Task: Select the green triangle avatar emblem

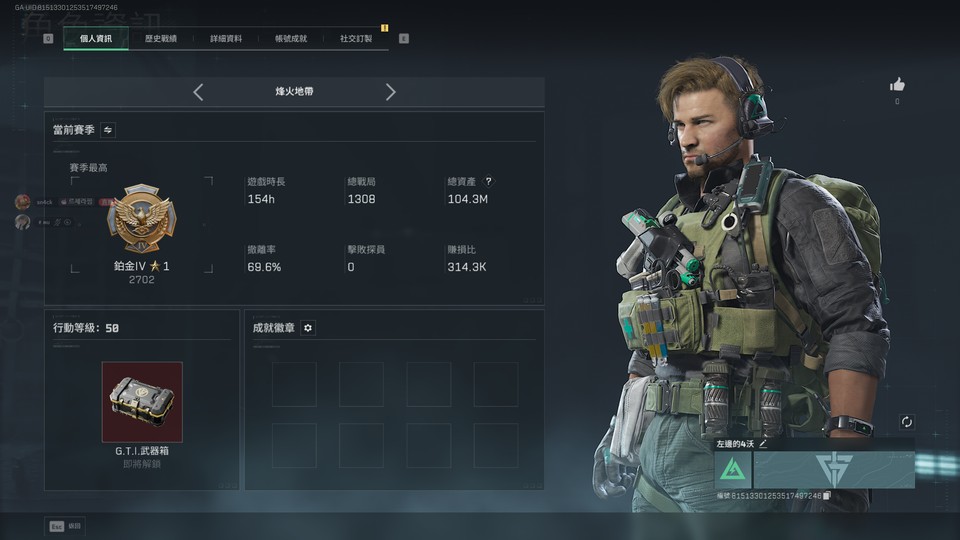Action: coord(733,469)
